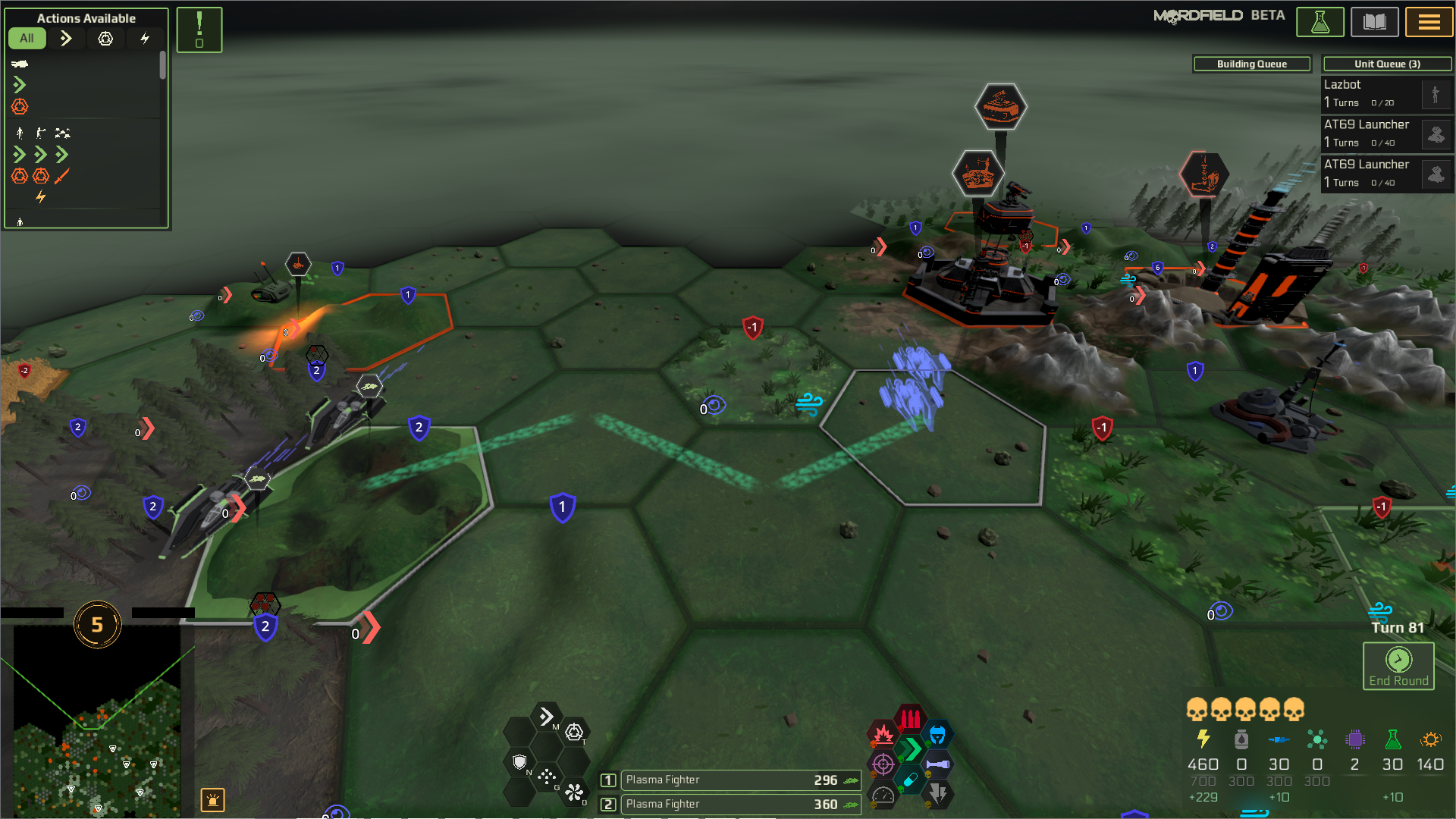
Task: Show the Unit Queue (3) tab
Action: tap(1387, 64)
